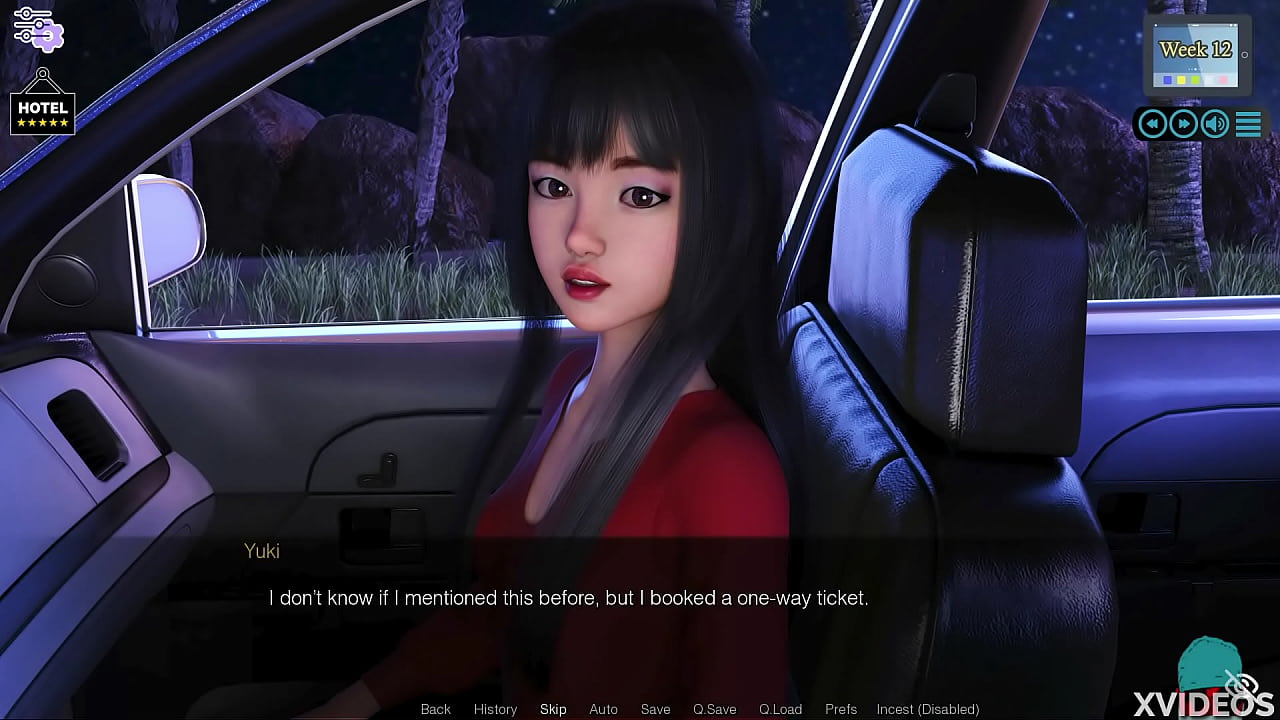Open the Prefs menu
This screenshot has height=720, width=1280.
coord(840,709)
